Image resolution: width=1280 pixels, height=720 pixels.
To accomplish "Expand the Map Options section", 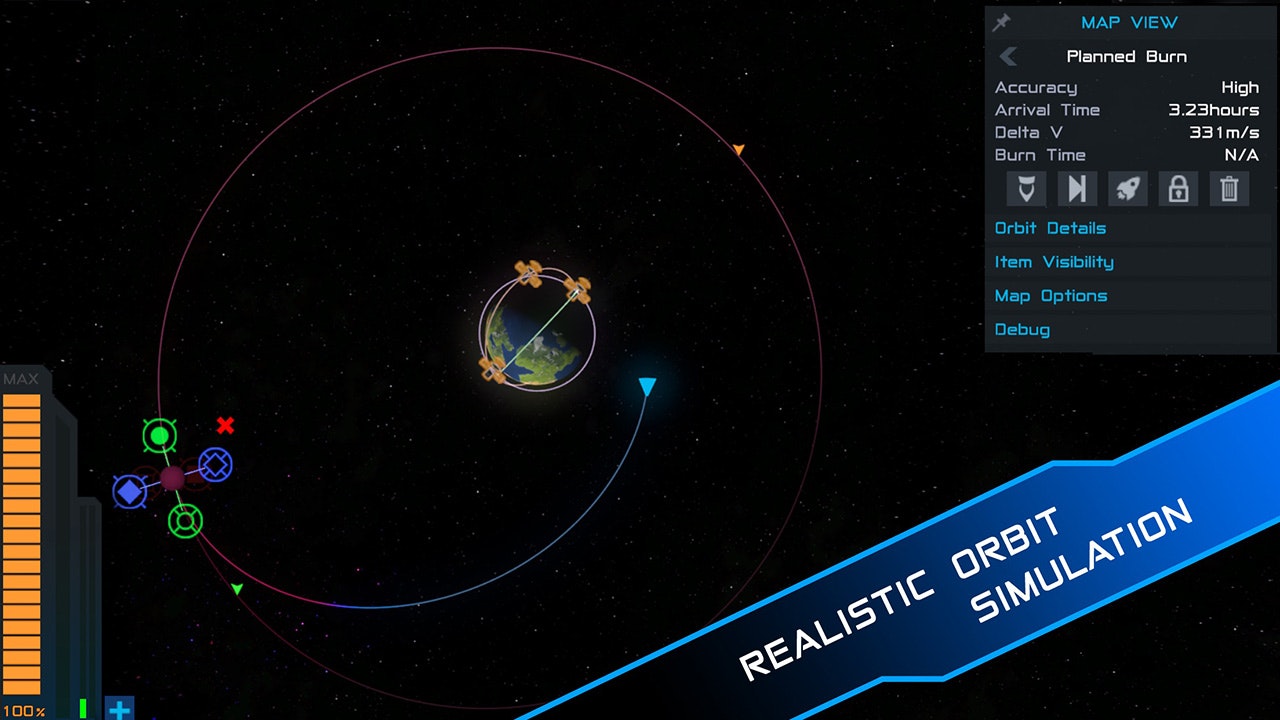I will pyautogui.click(x=1050, y=295).
